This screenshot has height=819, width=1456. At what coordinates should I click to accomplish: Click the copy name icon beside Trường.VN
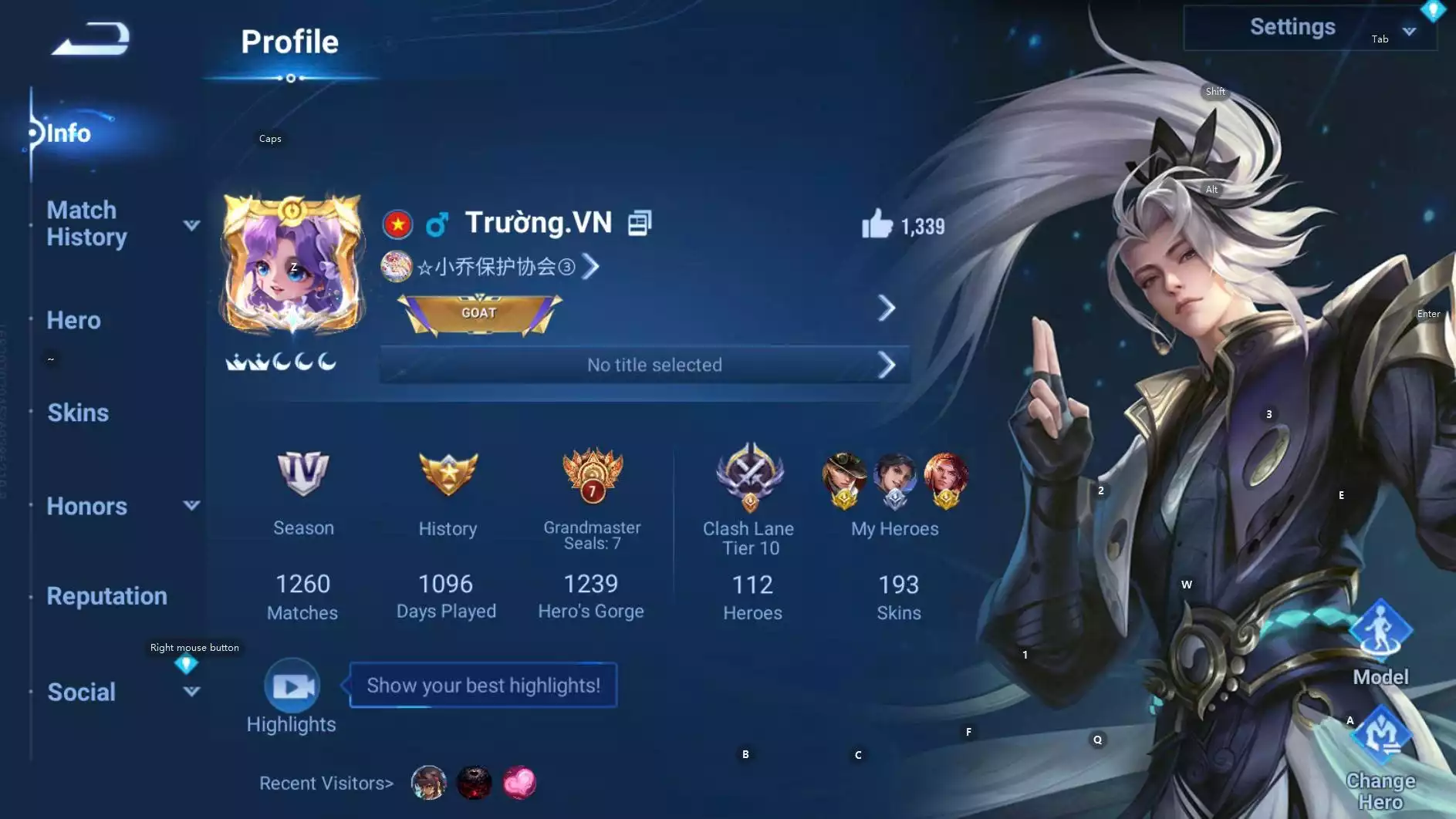(x=638, y=223)
